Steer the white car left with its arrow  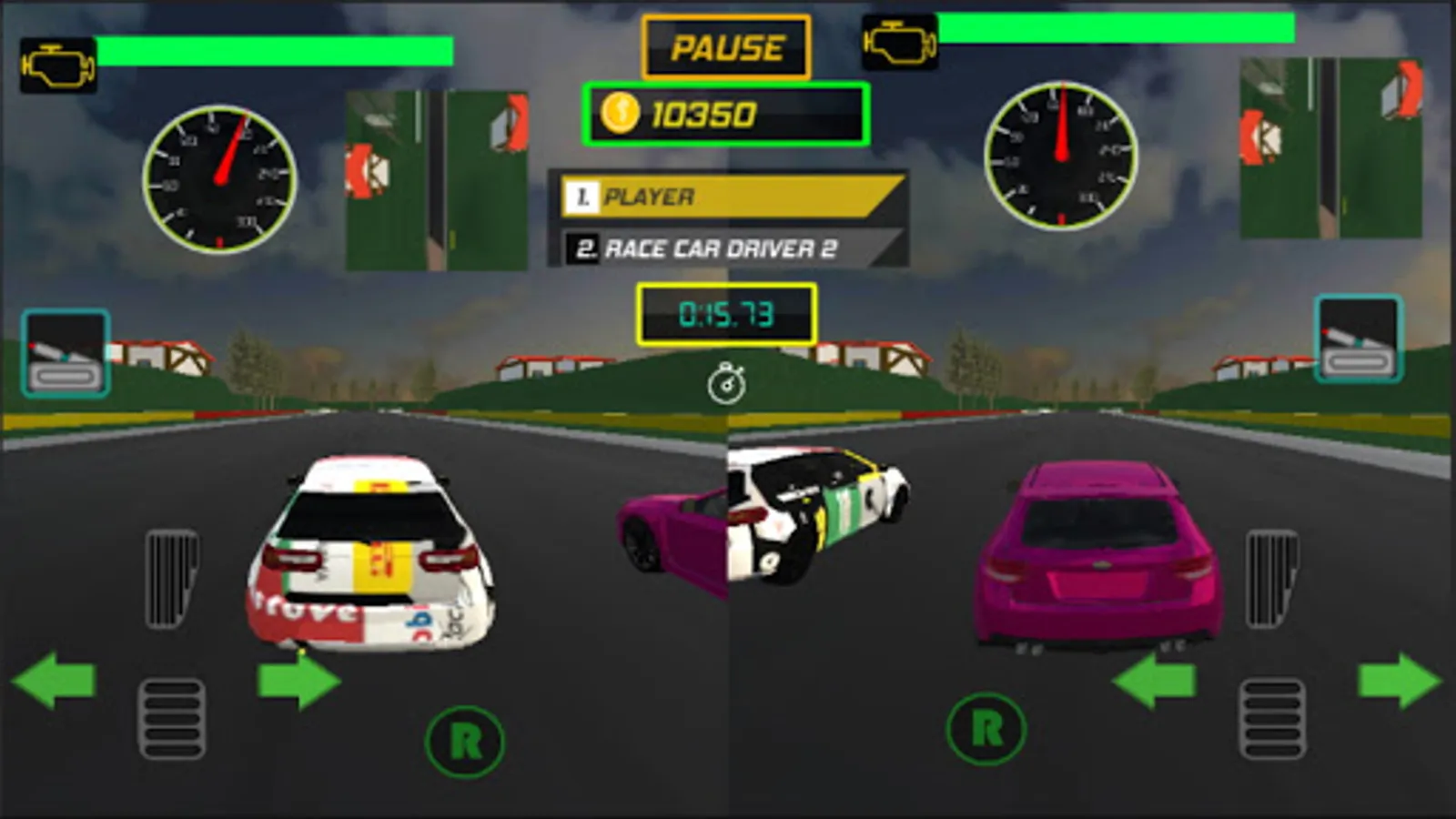coord(55,681)
